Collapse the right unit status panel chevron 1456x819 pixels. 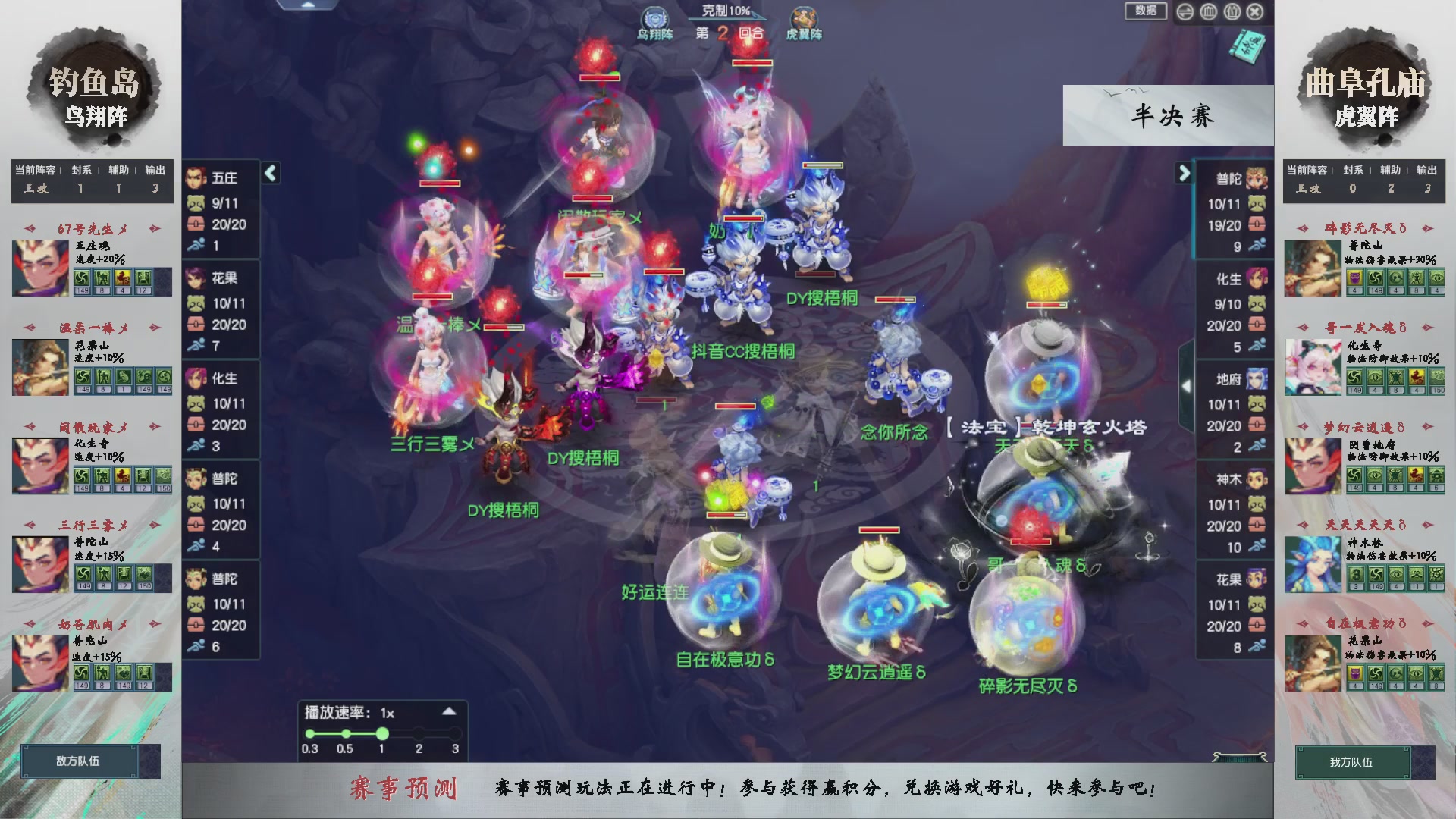(1185, 173)
